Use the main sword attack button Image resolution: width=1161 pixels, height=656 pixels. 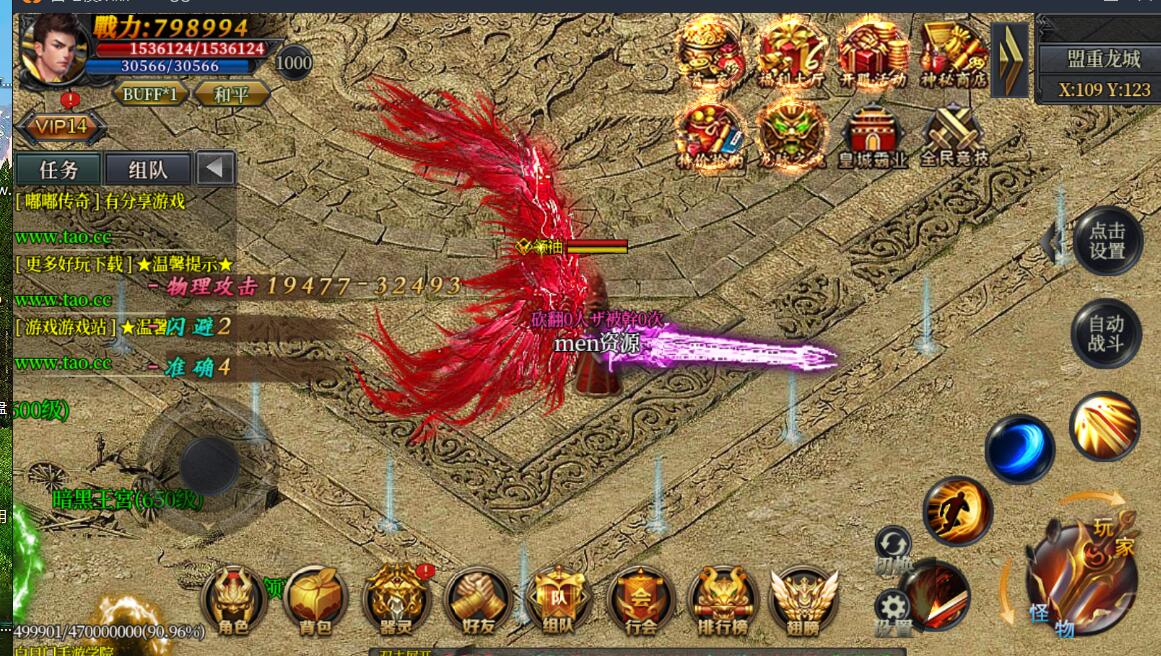(x=1081, y=577)
